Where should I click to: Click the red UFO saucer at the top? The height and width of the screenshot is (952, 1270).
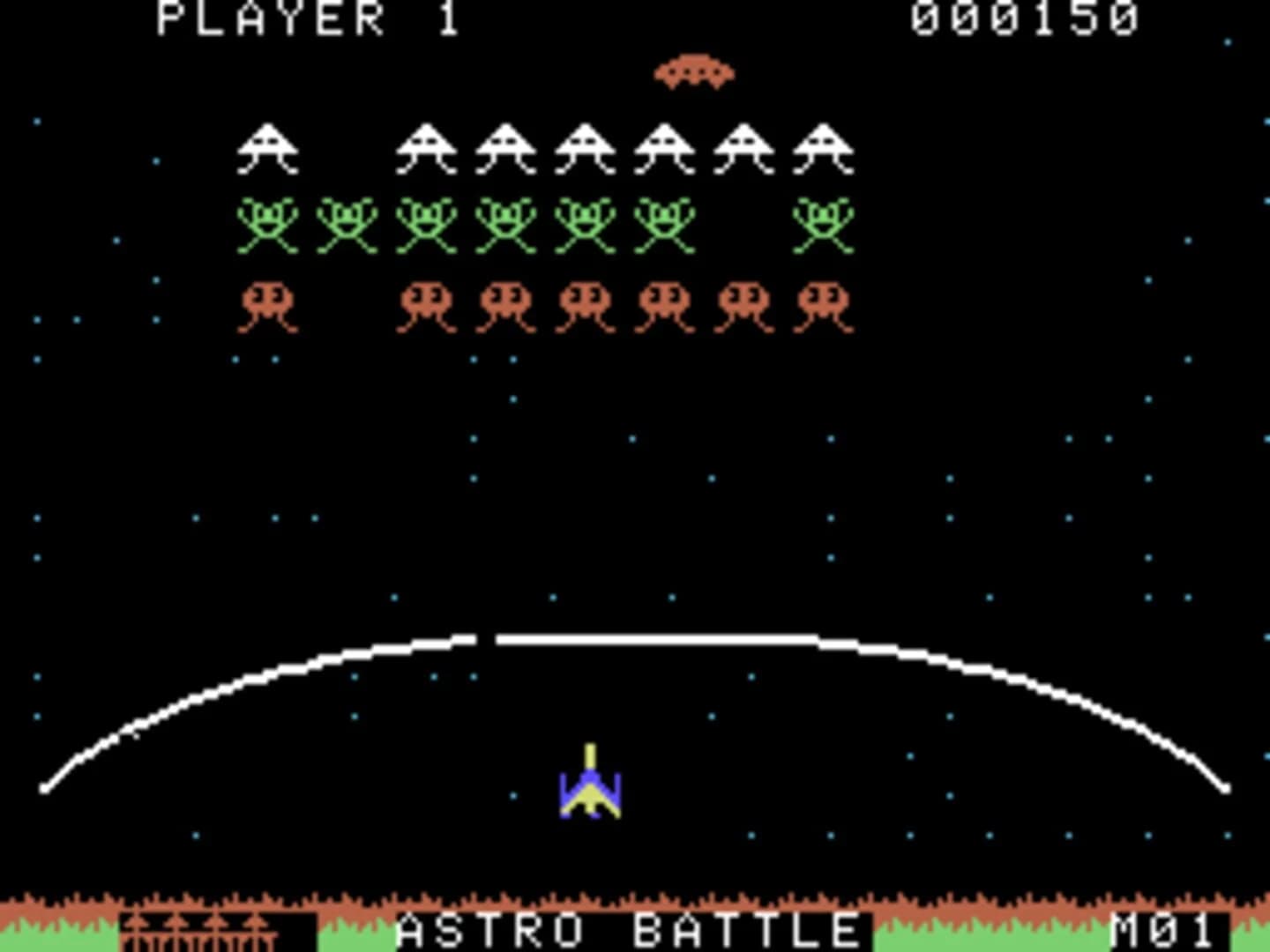696,71
